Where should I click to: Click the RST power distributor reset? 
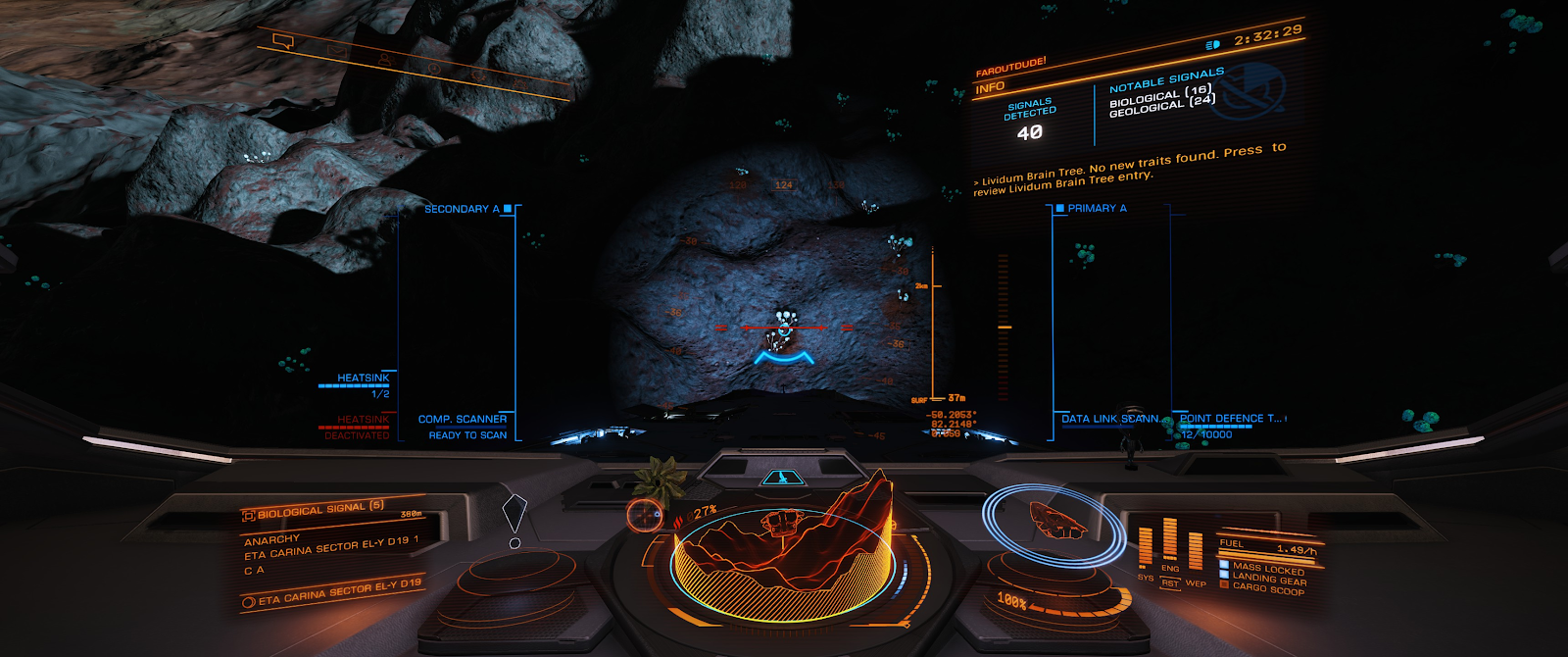tap(1170, 583)
